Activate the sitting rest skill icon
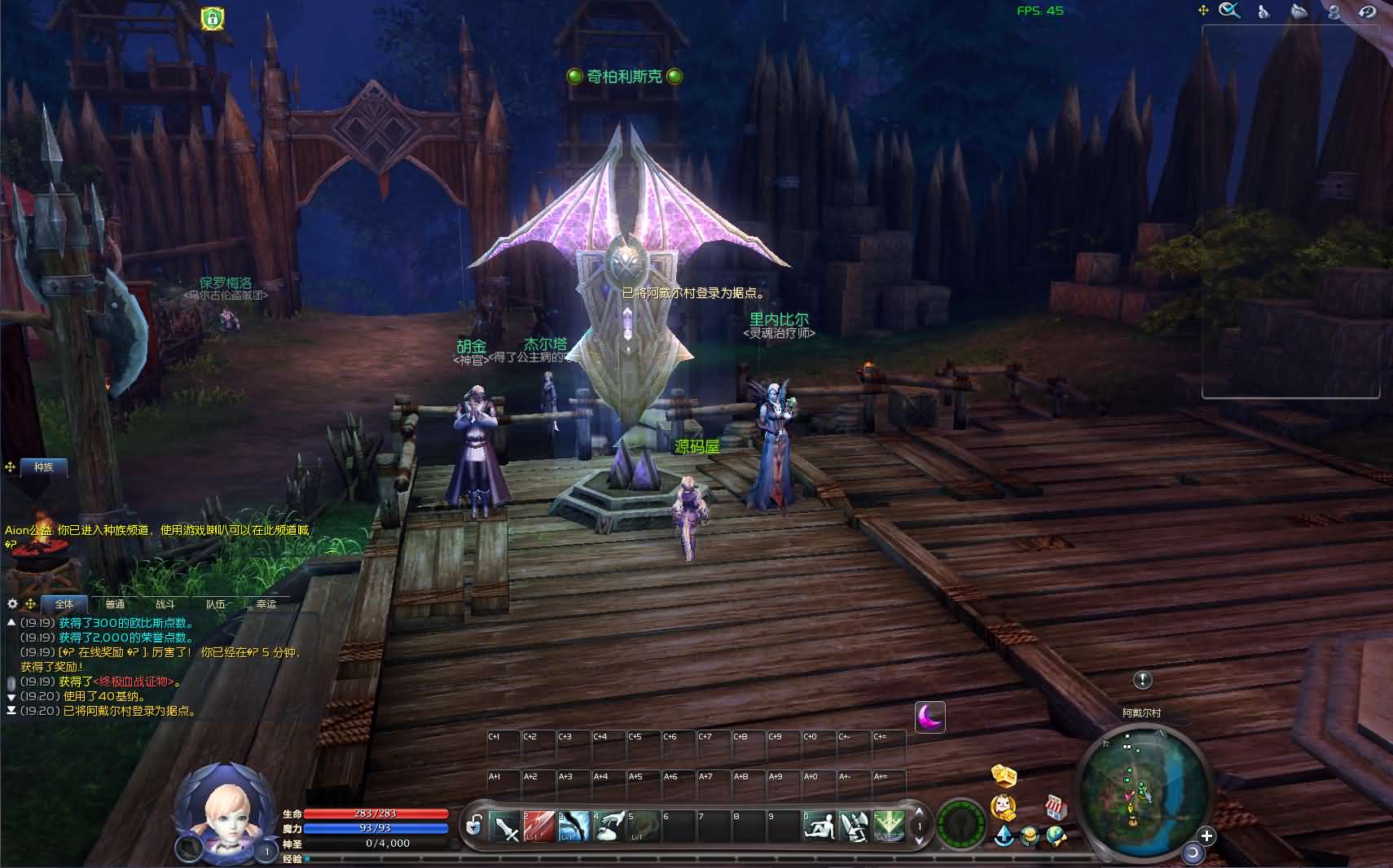 tap(819, 827)
